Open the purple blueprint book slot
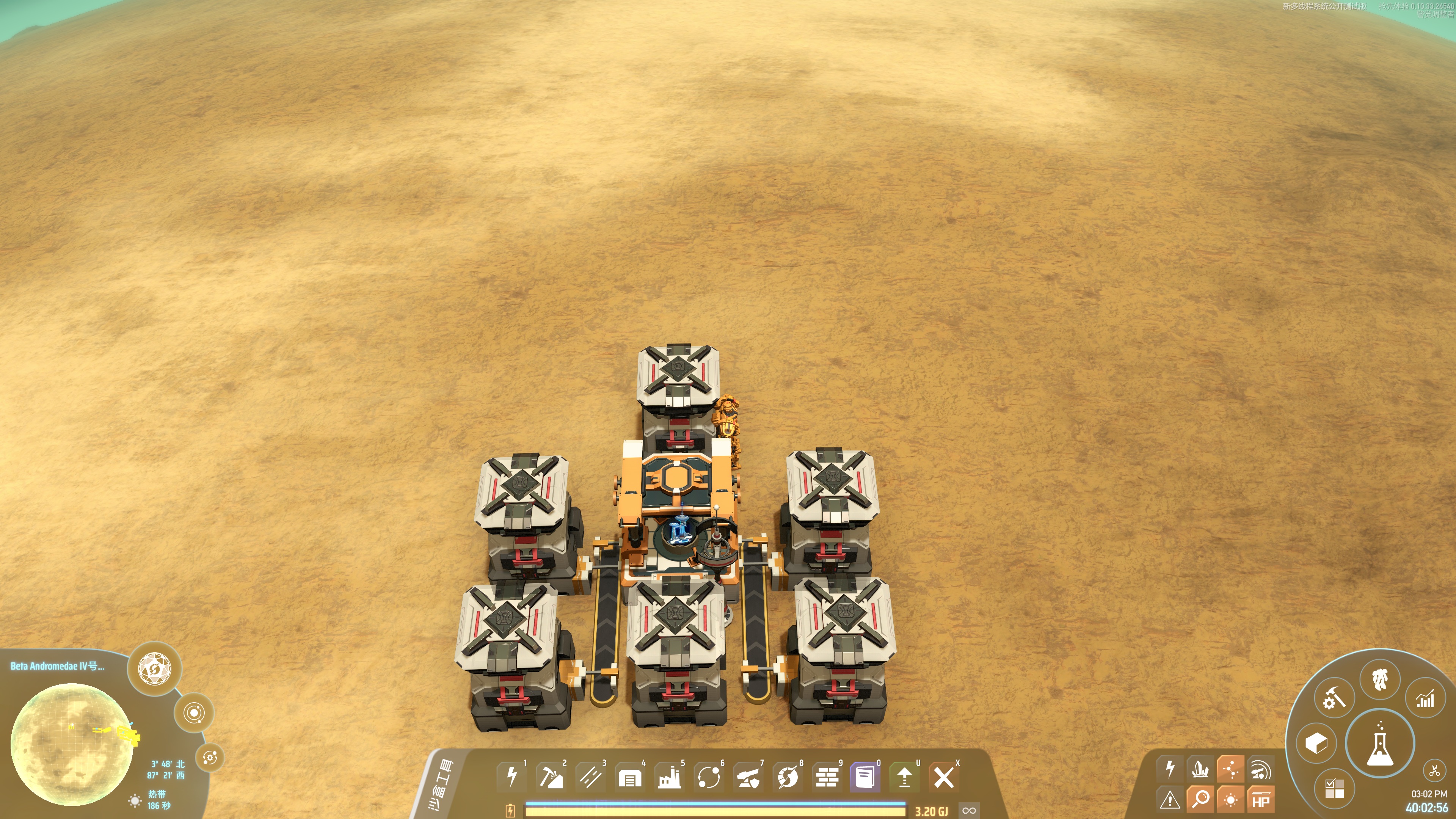 tap(865, 777)
